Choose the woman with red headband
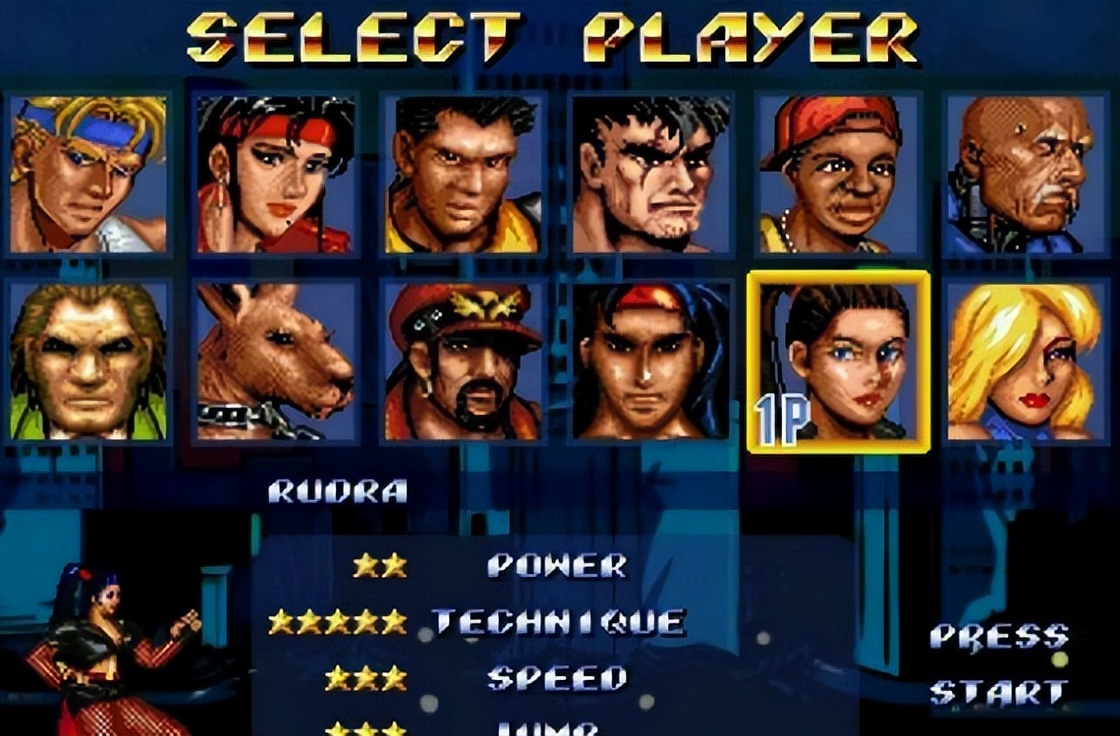 point(274,174)
